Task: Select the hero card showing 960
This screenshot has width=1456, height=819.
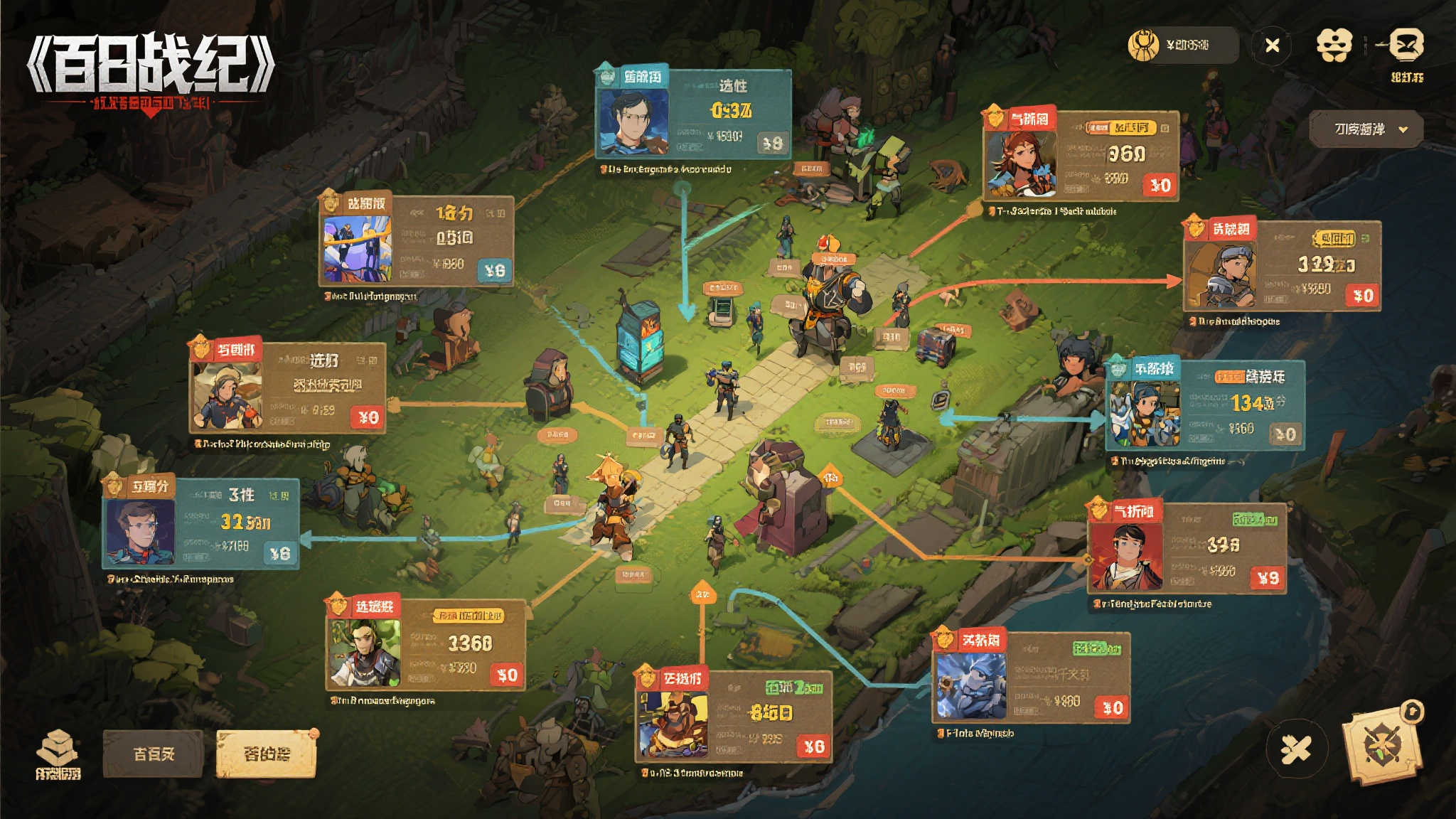Action: (1081, 156)
